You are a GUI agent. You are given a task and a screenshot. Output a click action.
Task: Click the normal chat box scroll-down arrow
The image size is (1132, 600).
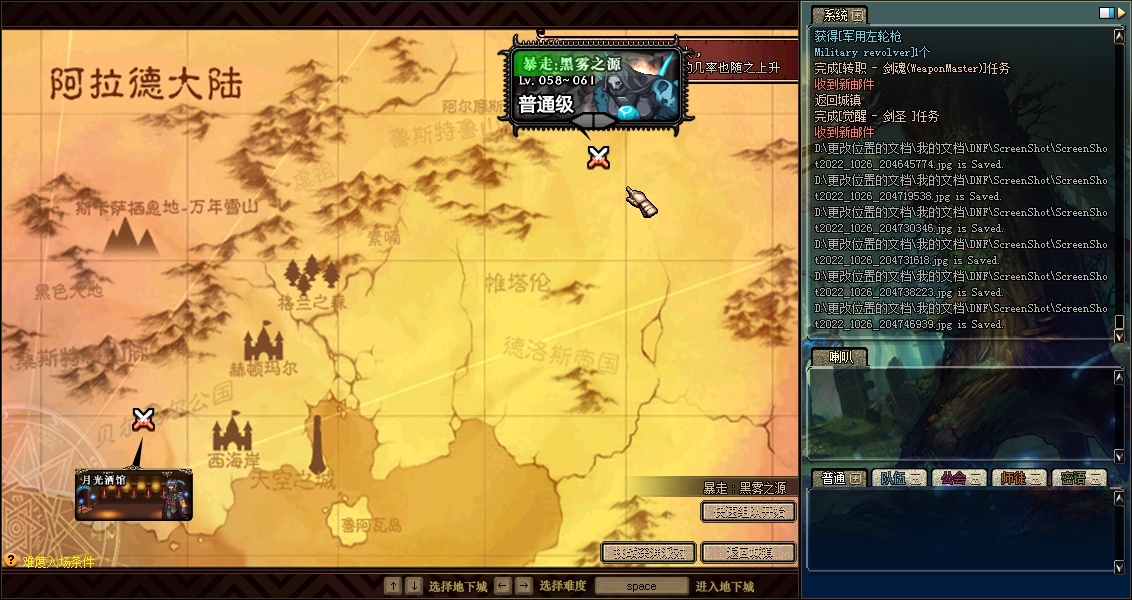coord(1119,568)
